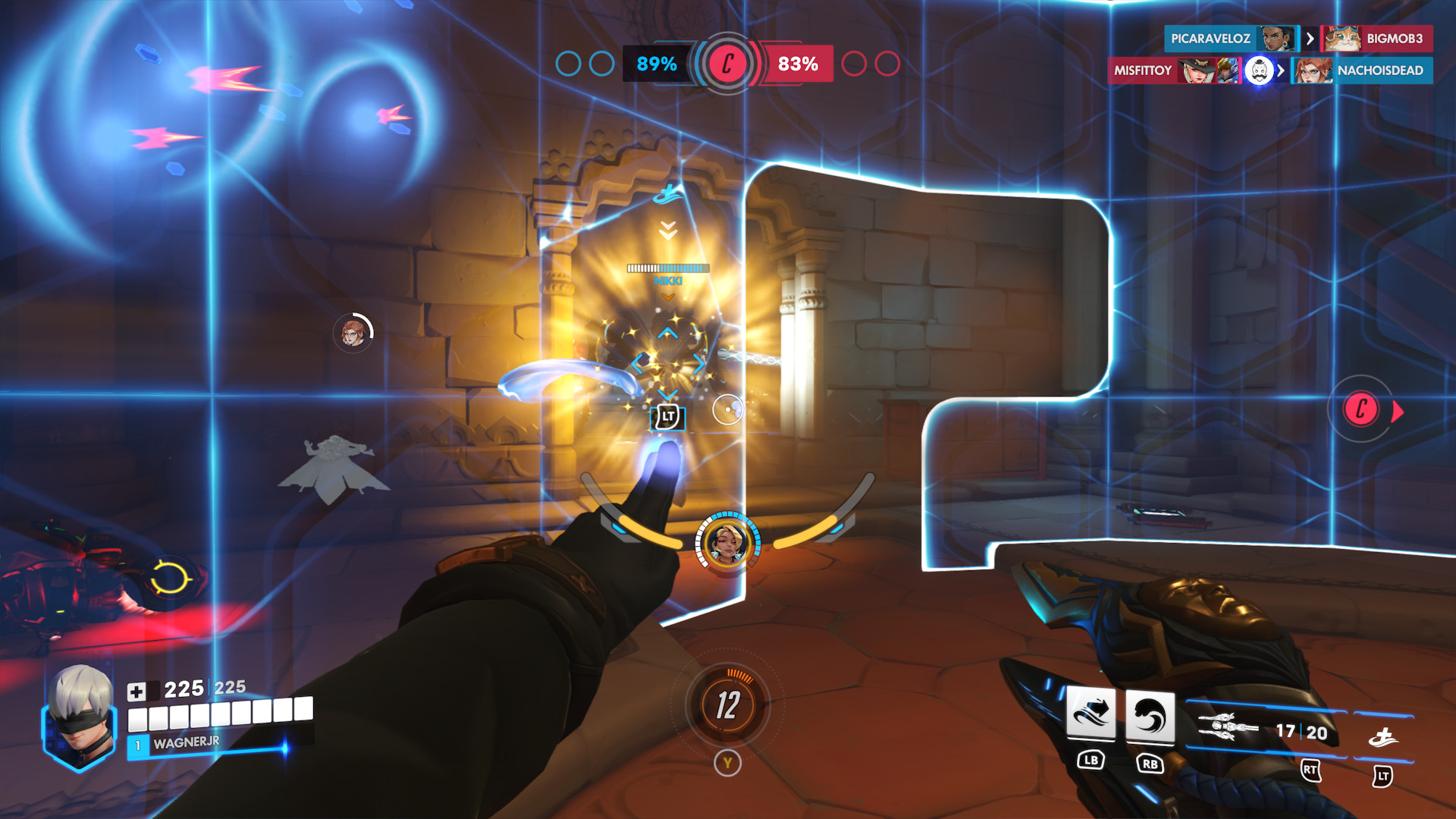Click the Healing Ofuda icon

(x=1383, y=736)
